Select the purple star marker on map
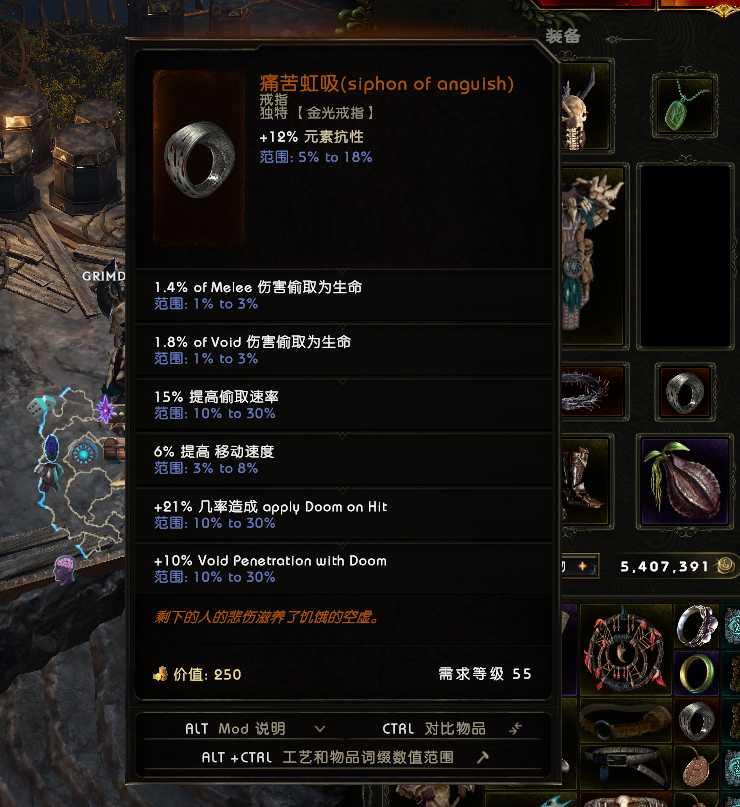The image size is (740, 807). pyautogui.click(x=105, y=408)
